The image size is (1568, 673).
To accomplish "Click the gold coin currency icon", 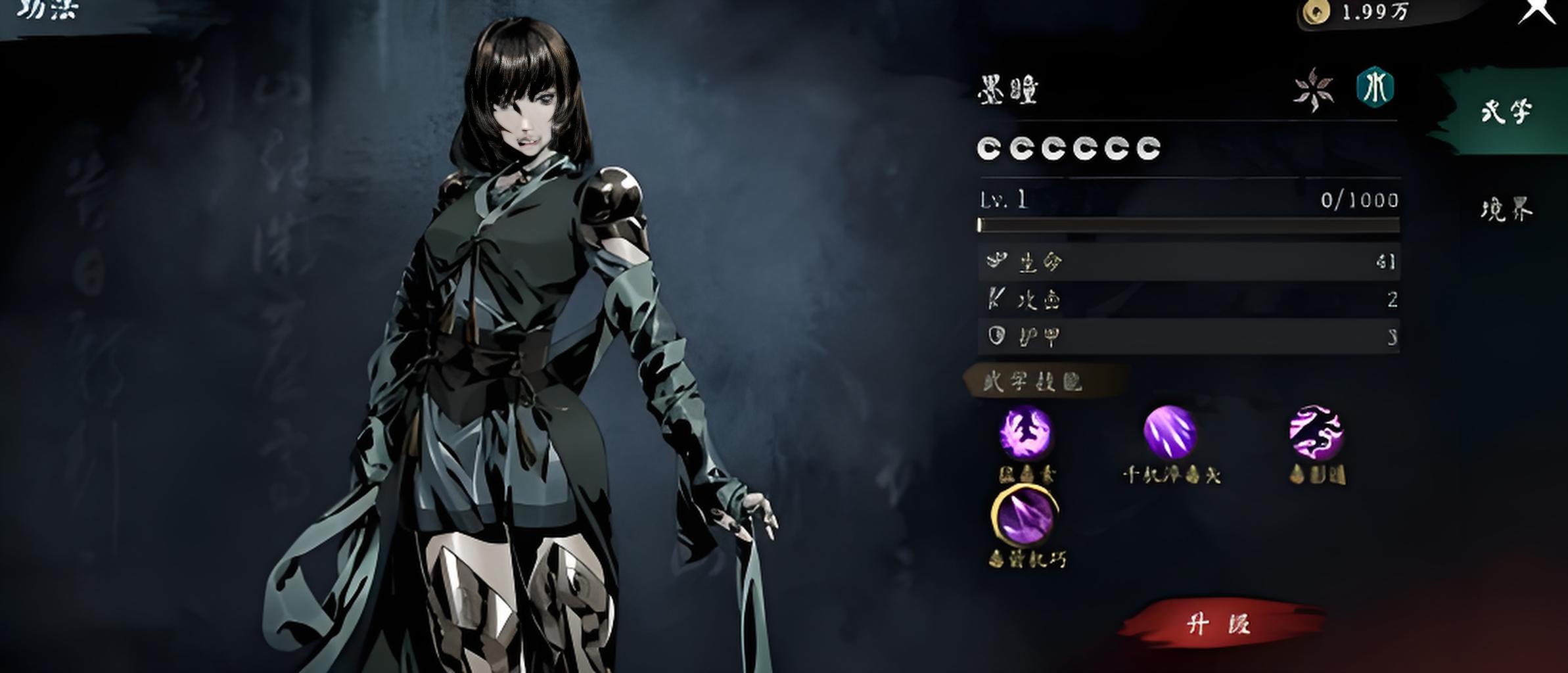I will (1316, 11).
